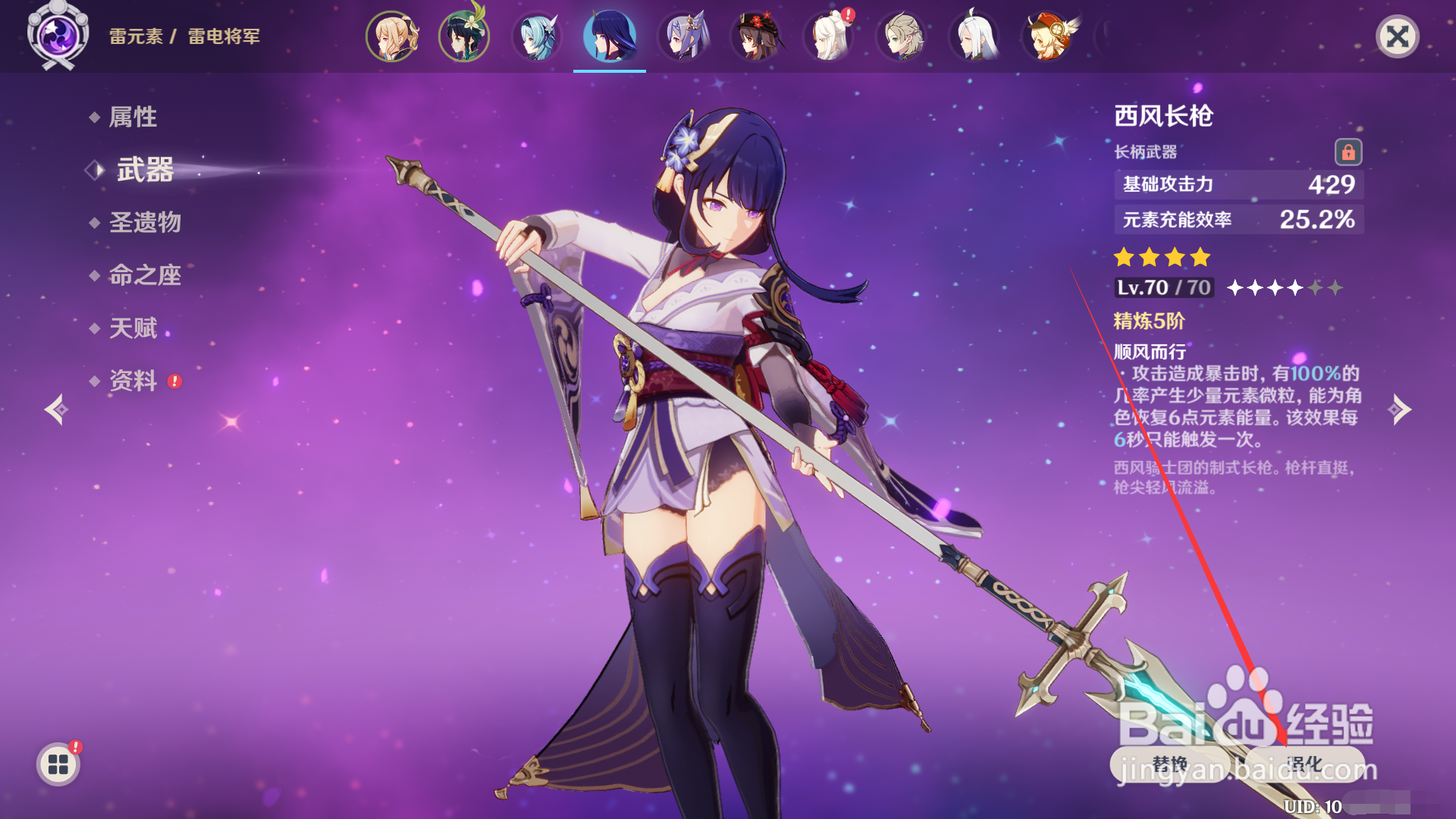This screenshot has height=819, width=1456.
Task: Select Klee's portrait with the red hat
Action: (1046, 36)
